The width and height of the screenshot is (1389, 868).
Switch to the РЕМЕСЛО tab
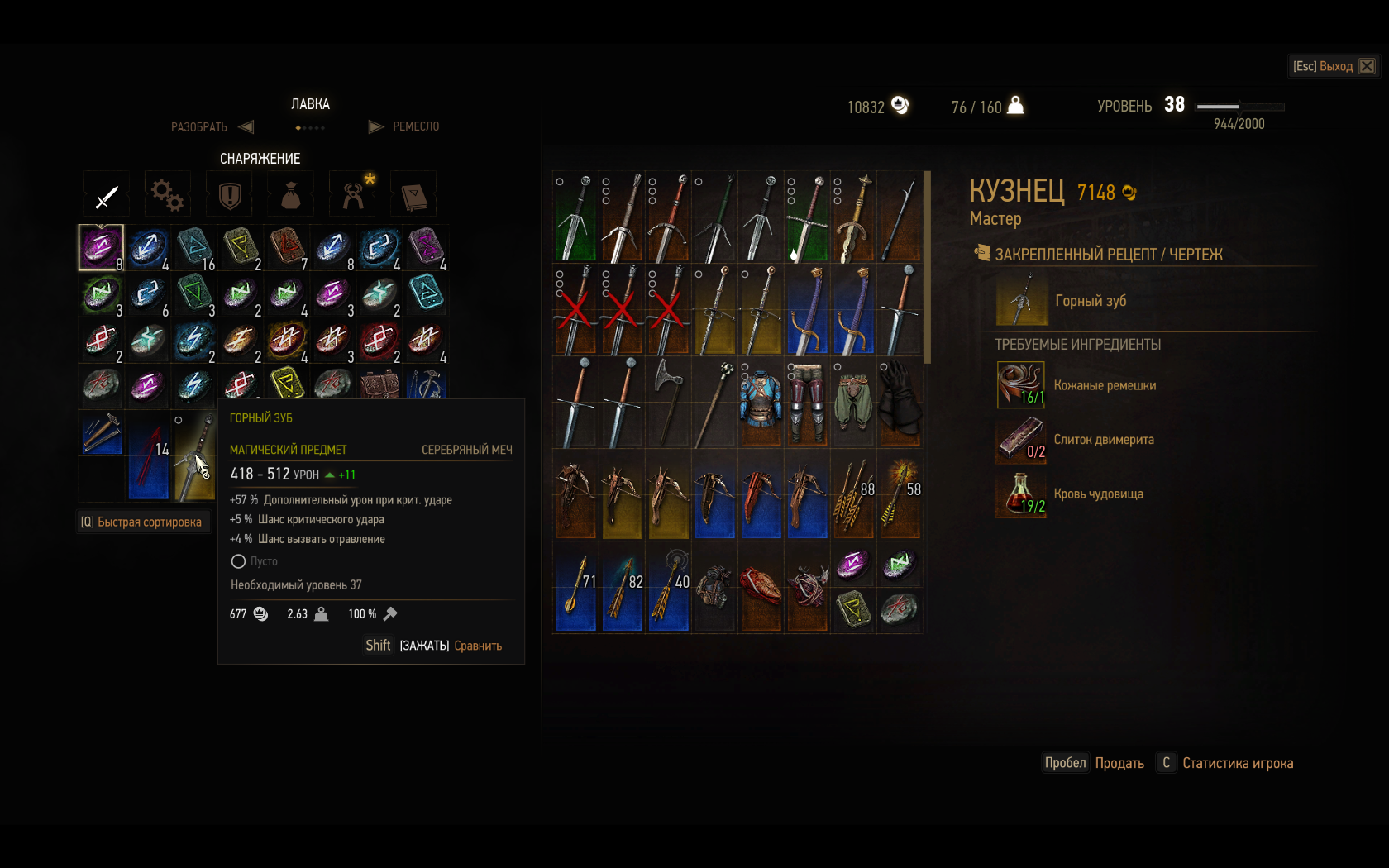(415, 126)
